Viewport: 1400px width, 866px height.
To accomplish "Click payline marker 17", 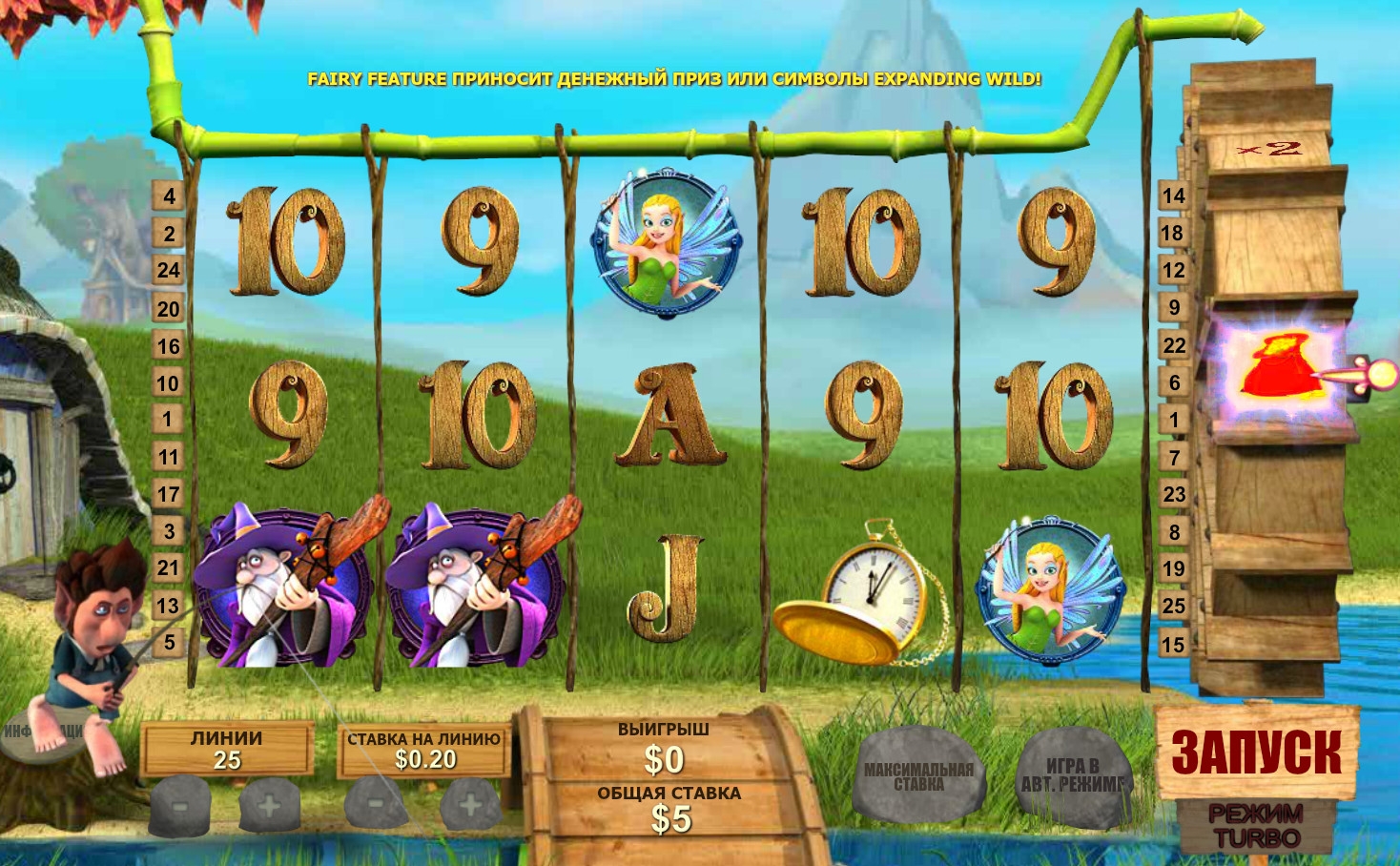I will [169, 494].
